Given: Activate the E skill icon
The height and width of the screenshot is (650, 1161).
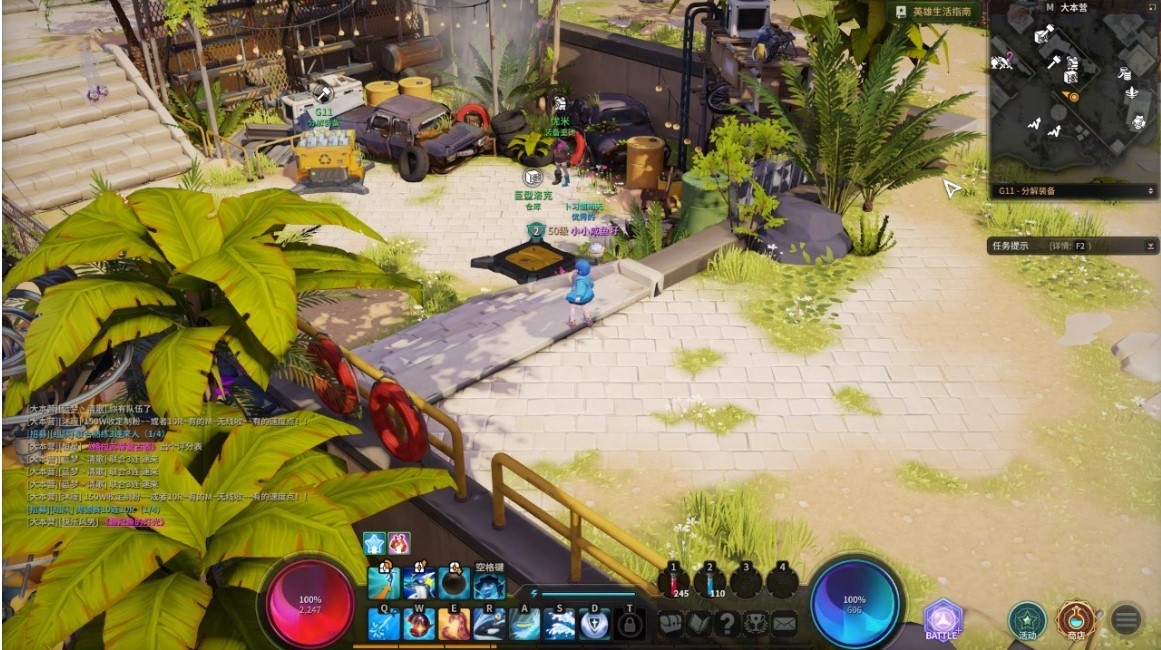Looking at the screenshot, I should (x=454, y=625).
